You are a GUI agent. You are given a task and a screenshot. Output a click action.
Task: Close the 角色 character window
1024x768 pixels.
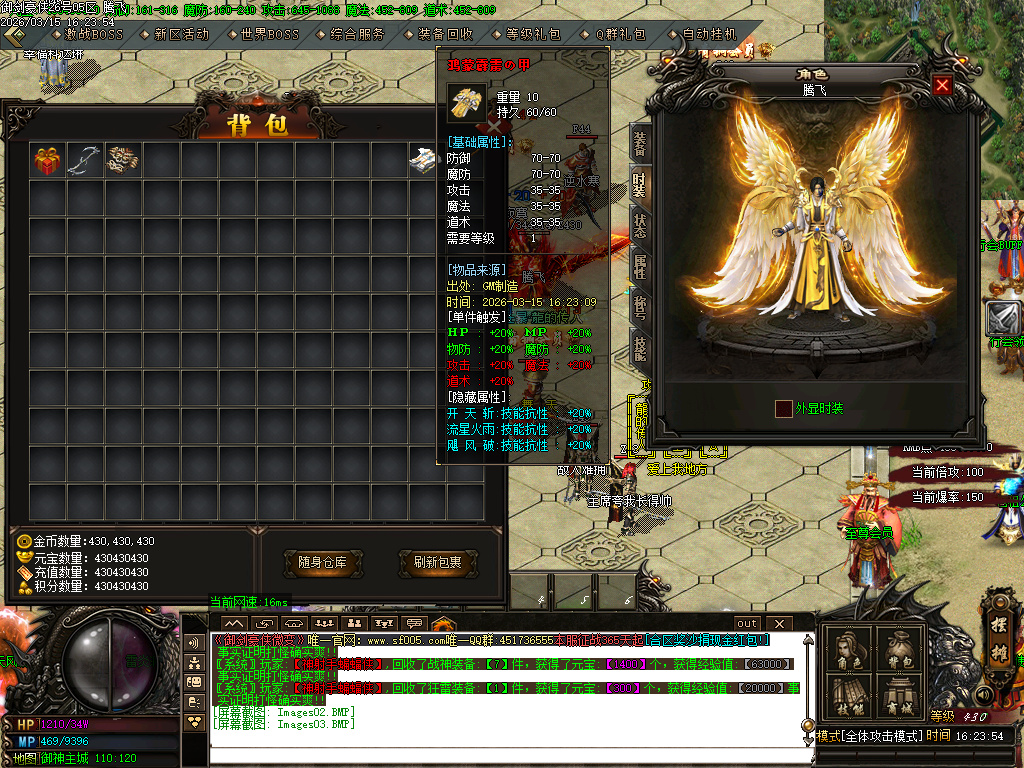point(941,86)
